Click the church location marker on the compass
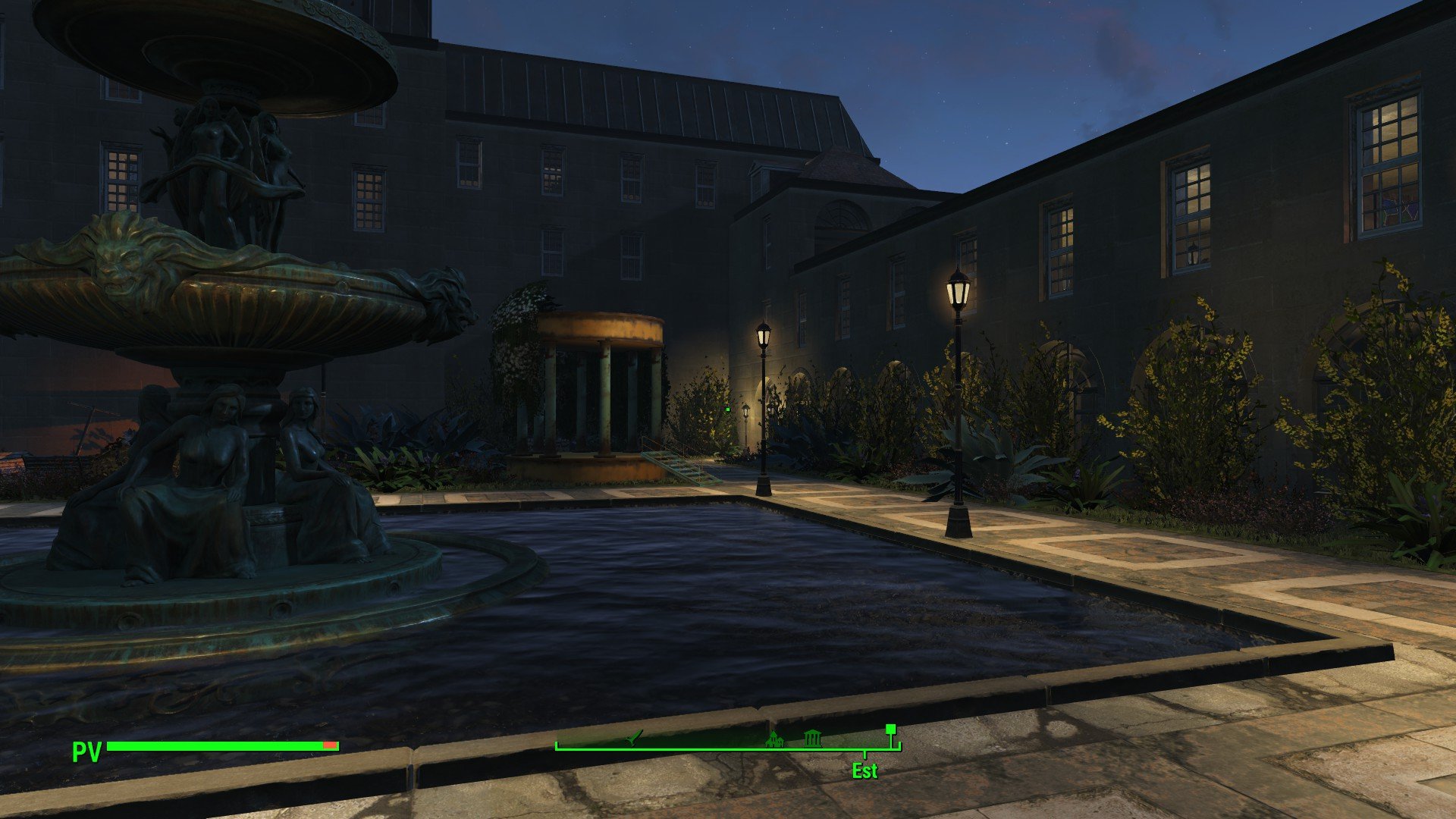Image resolution: width=1456 pixels, height=819 pixels. pos(774,739)
